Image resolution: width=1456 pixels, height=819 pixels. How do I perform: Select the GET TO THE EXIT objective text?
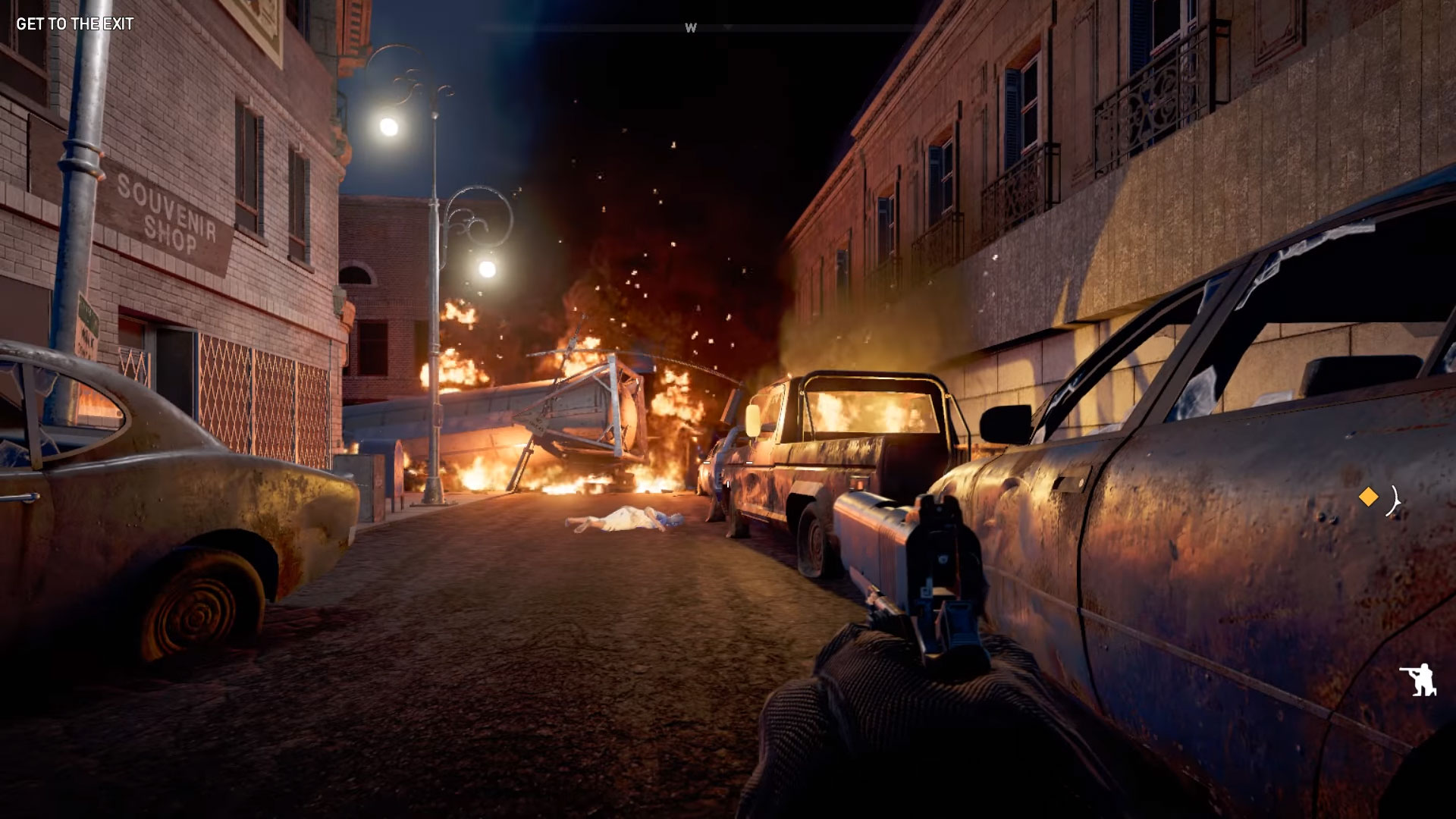click(x=74, y=24)
